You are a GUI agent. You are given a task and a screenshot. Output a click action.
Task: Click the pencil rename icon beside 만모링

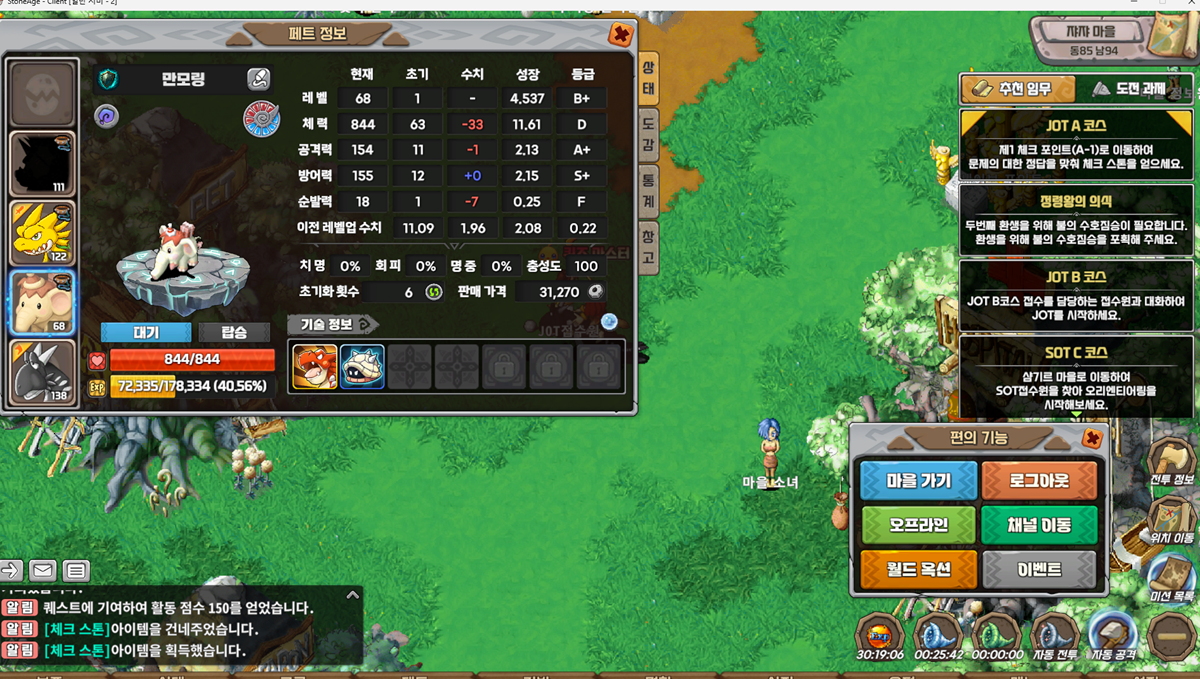click(x=258, y=80)
